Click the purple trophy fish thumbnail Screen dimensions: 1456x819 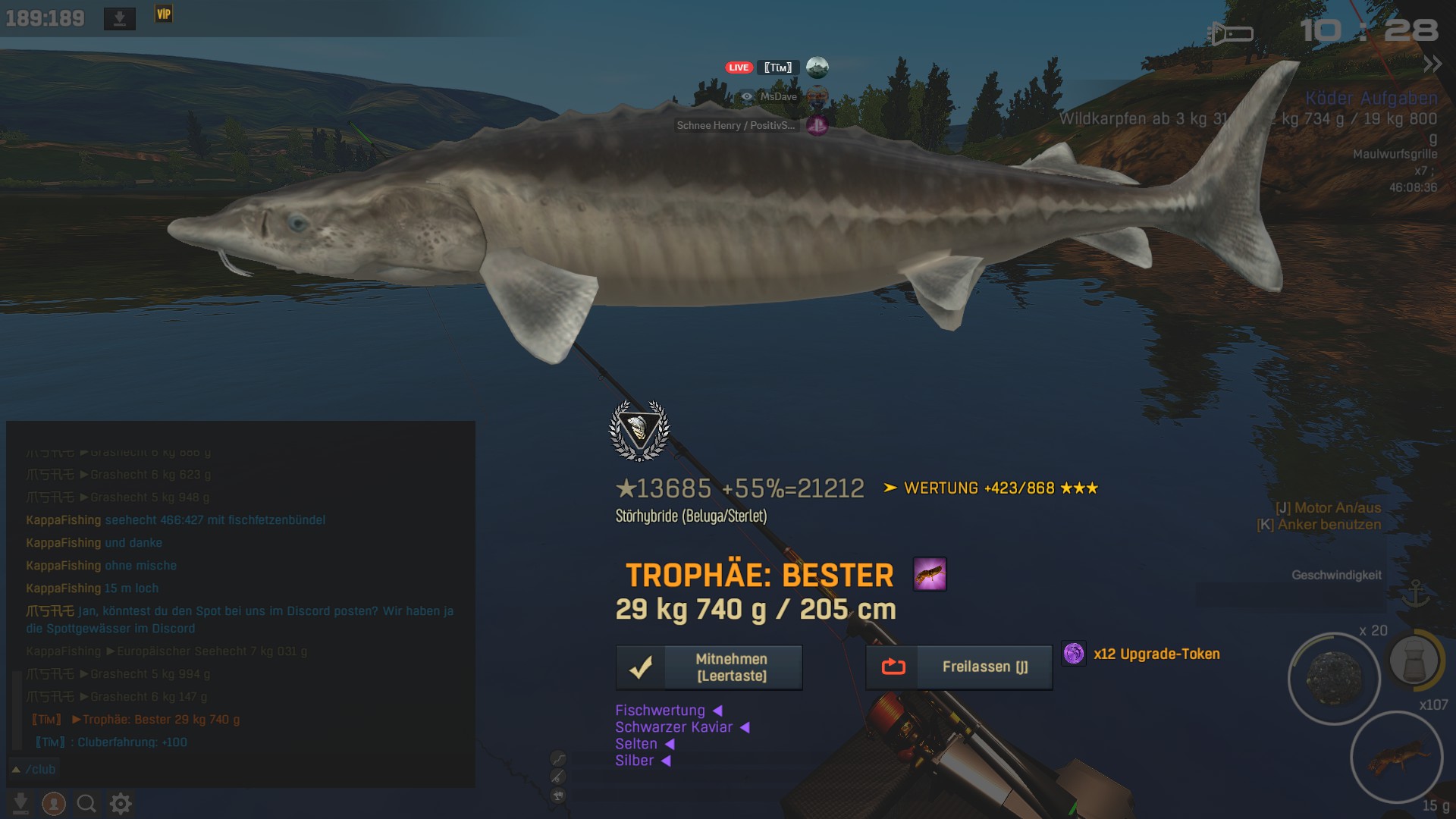tap(930, 574)
